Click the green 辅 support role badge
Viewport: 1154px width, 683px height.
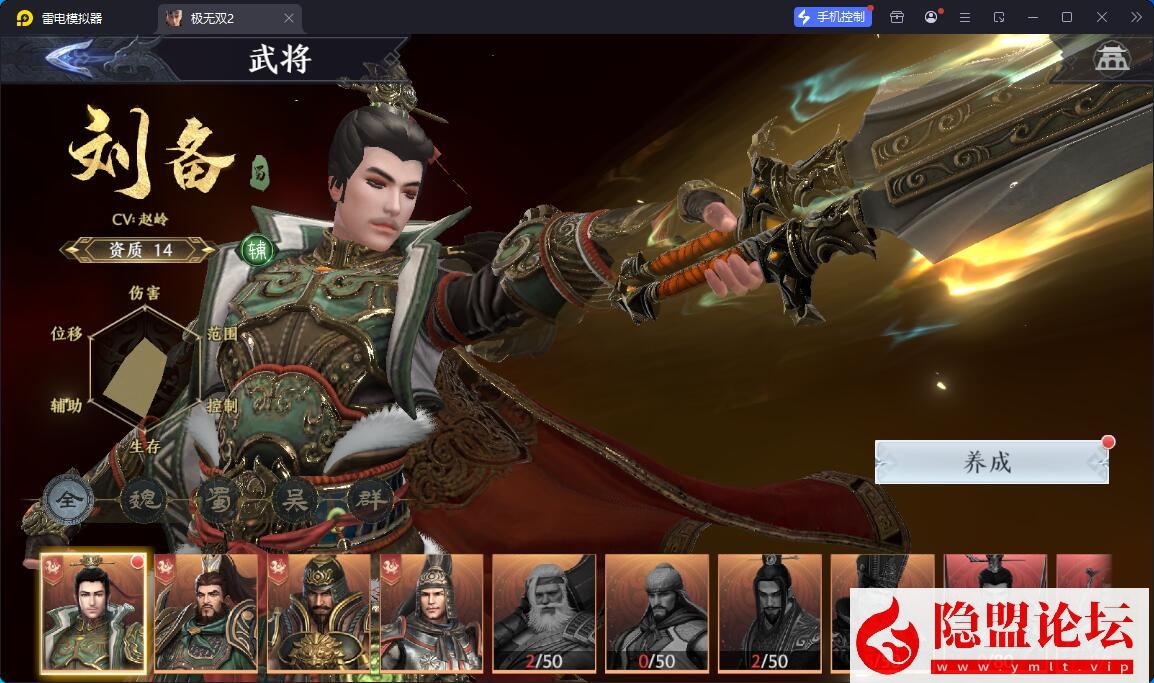[256, 250]
